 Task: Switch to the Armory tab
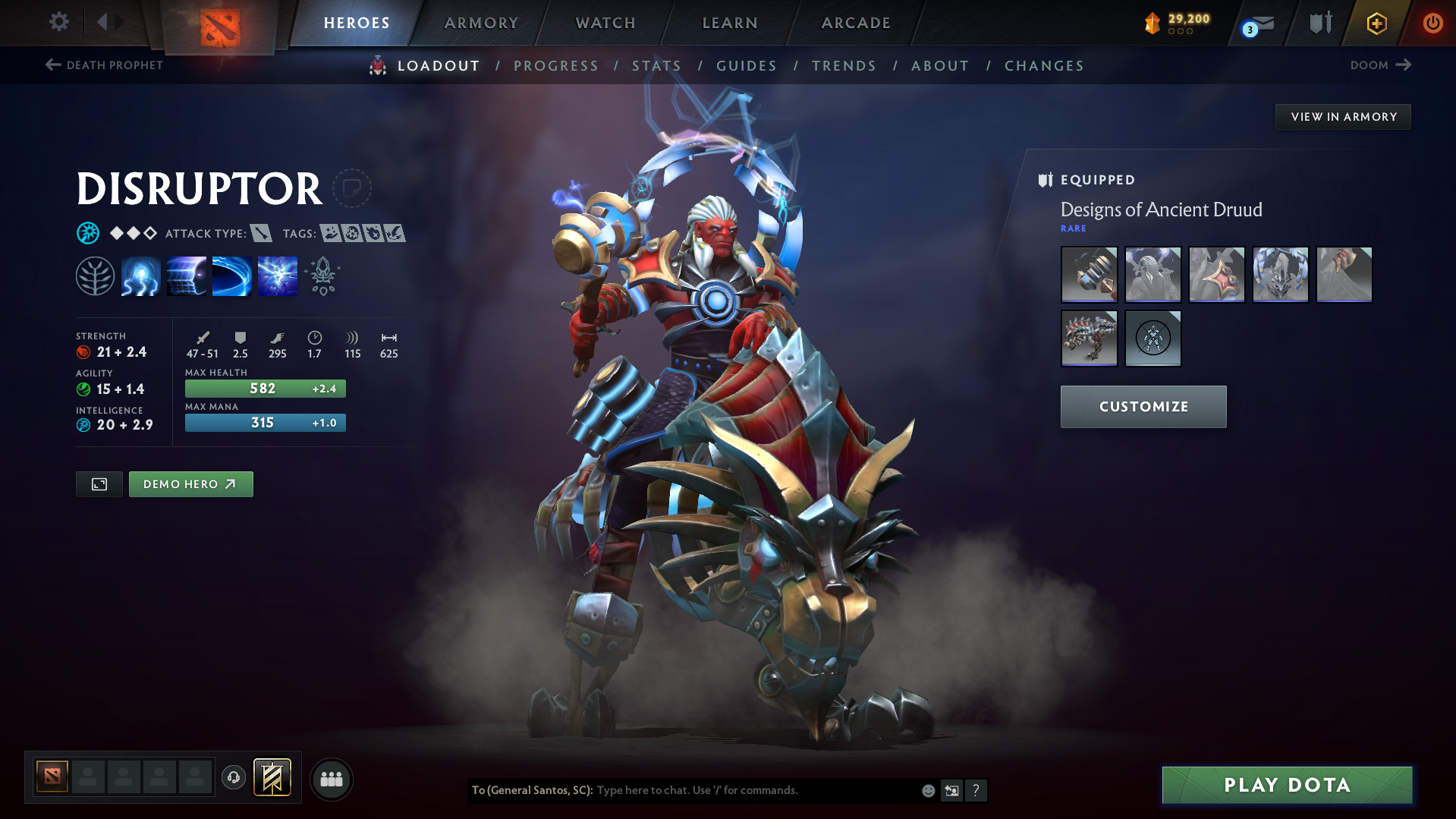click(x=481, y=23)
